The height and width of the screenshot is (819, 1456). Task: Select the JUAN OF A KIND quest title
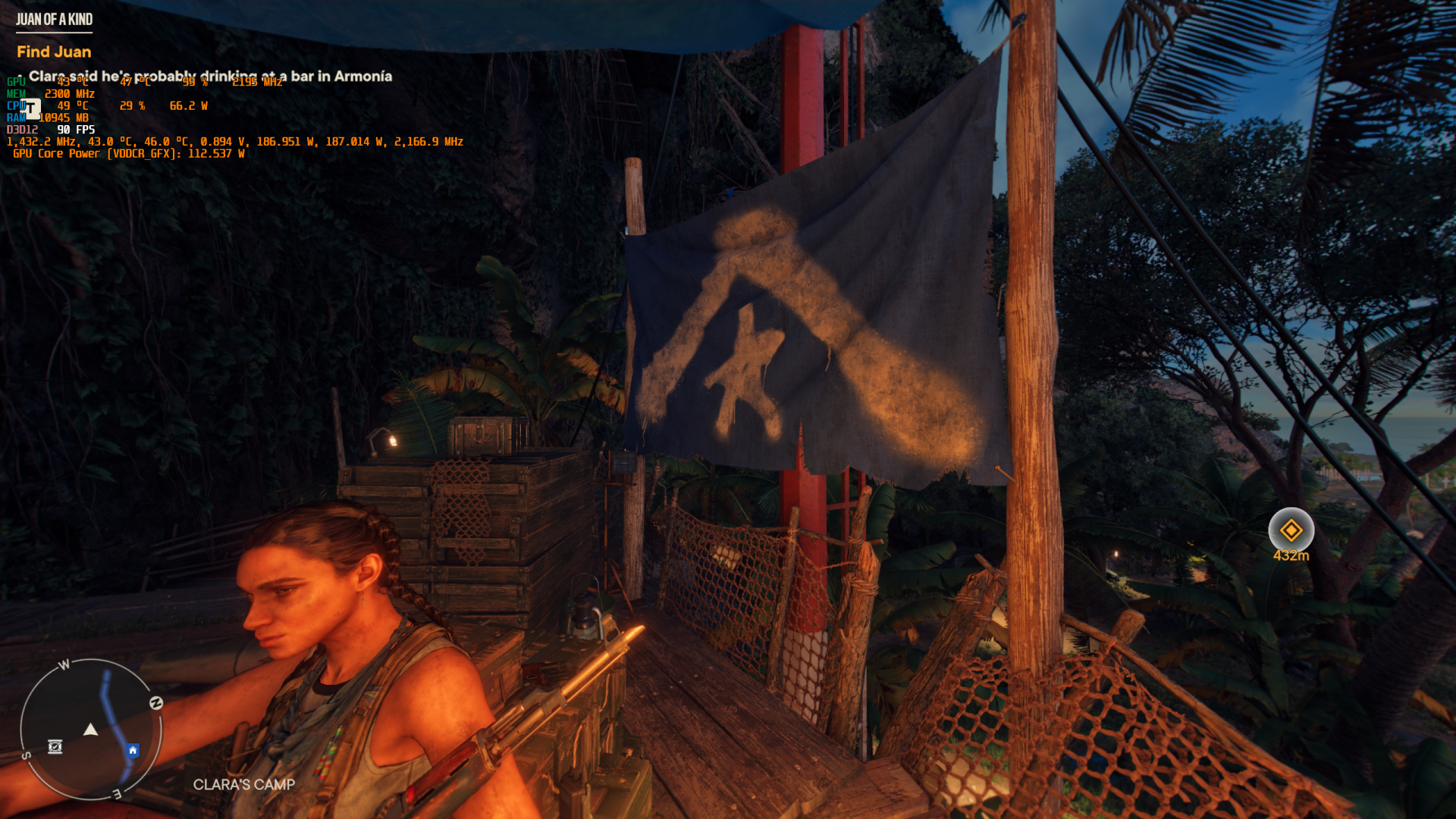54,20
